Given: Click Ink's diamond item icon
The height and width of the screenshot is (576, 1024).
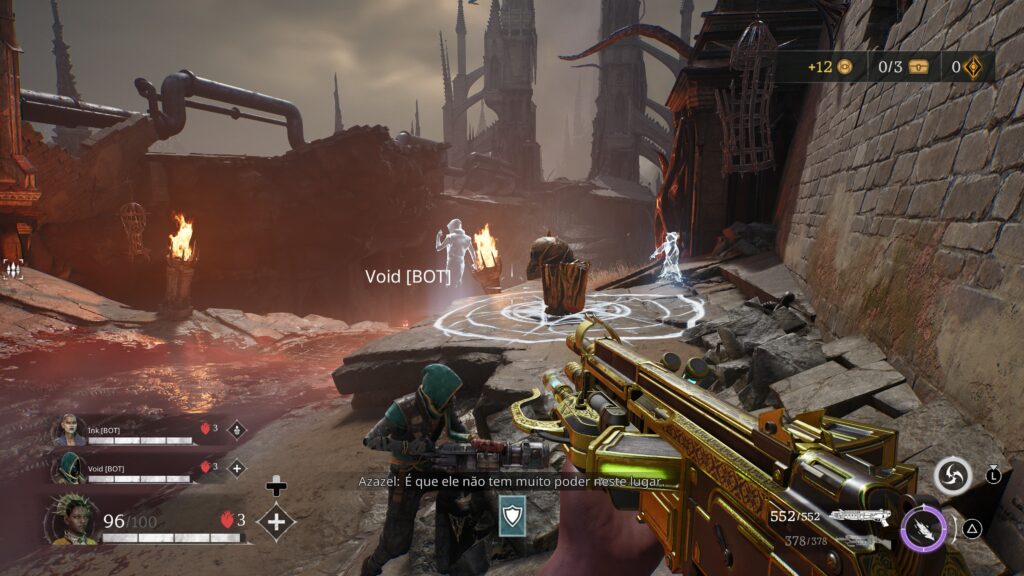Looking at the screenshot, I should point(237,430).
